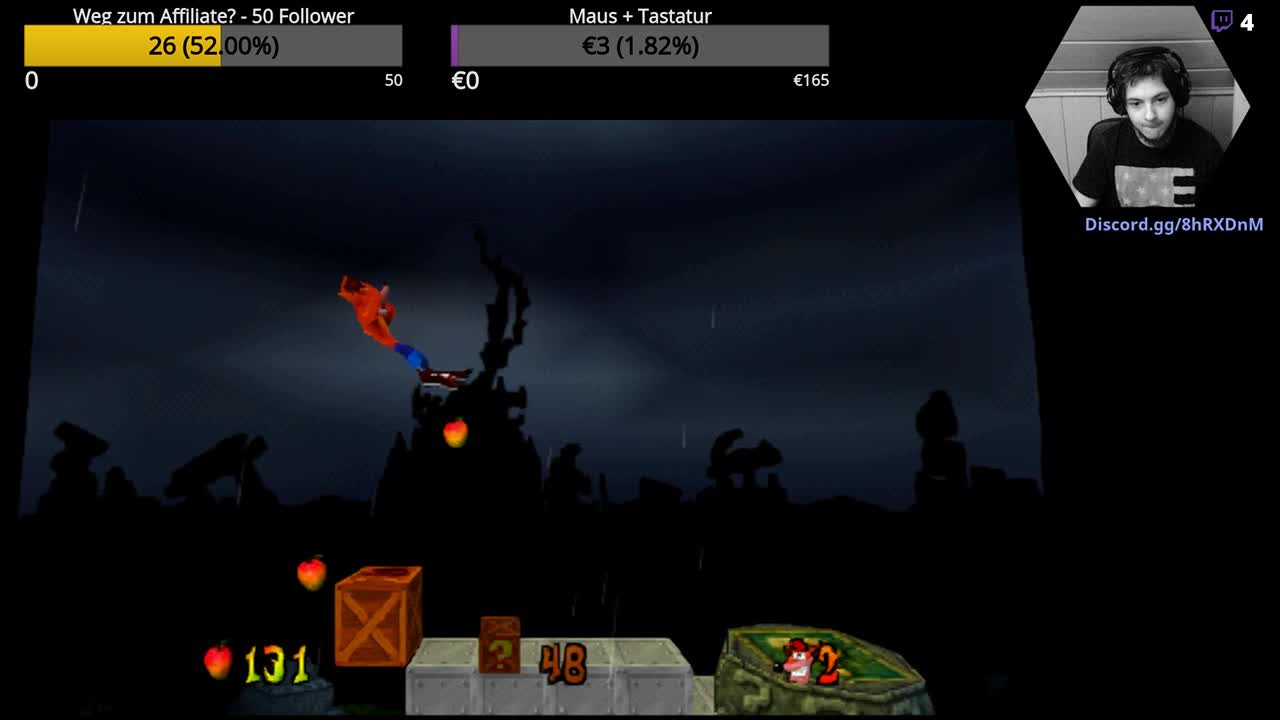Open the Discord.gg invite link

click(1173, 225)
